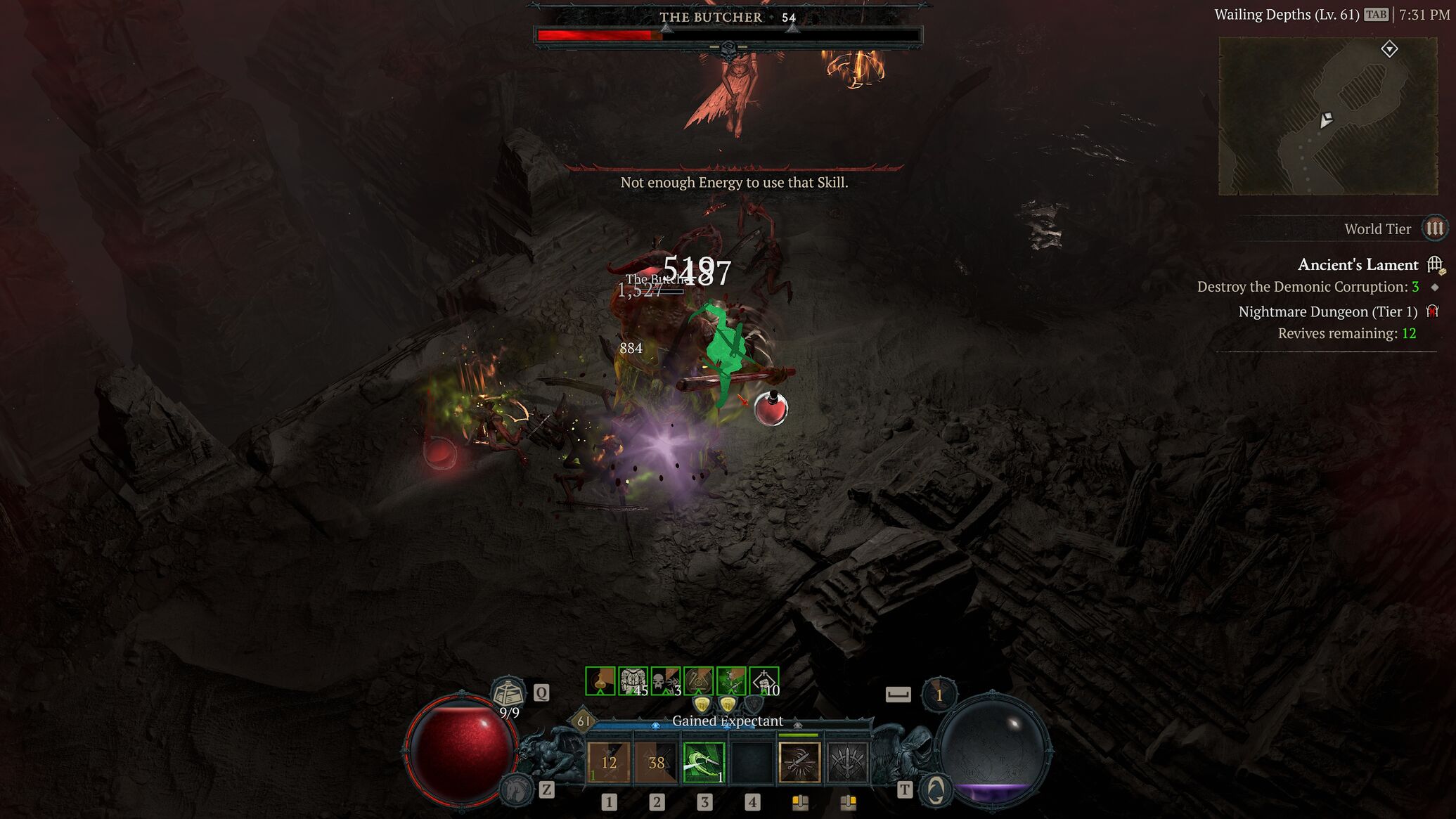The height and width of the screenshot is (819, 1456).
Task: Inspect the skull and arrow buff
Action: tap(665, 681)
